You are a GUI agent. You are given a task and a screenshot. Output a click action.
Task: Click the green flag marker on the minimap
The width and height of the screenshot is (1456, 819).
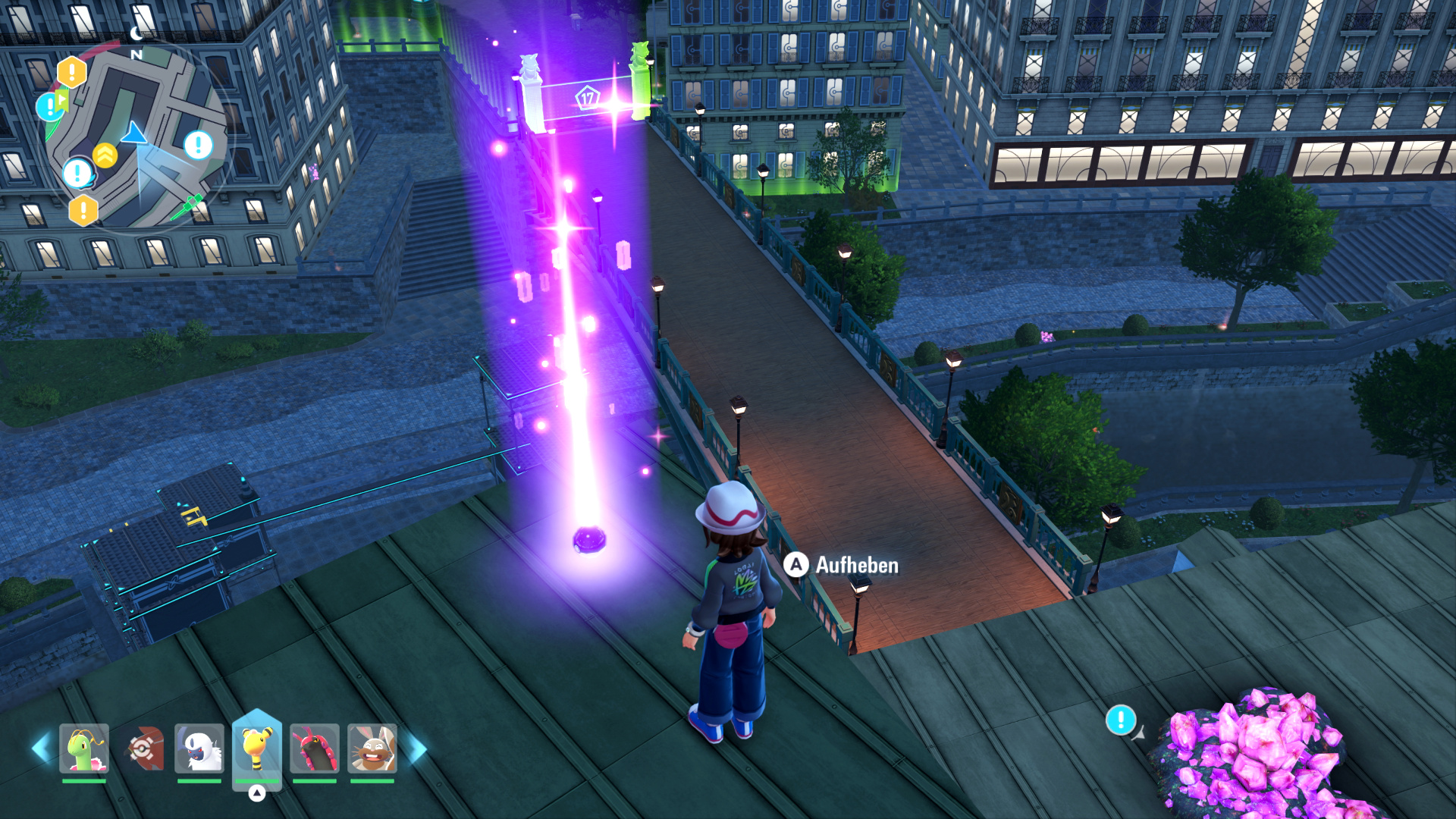point(62,99)
